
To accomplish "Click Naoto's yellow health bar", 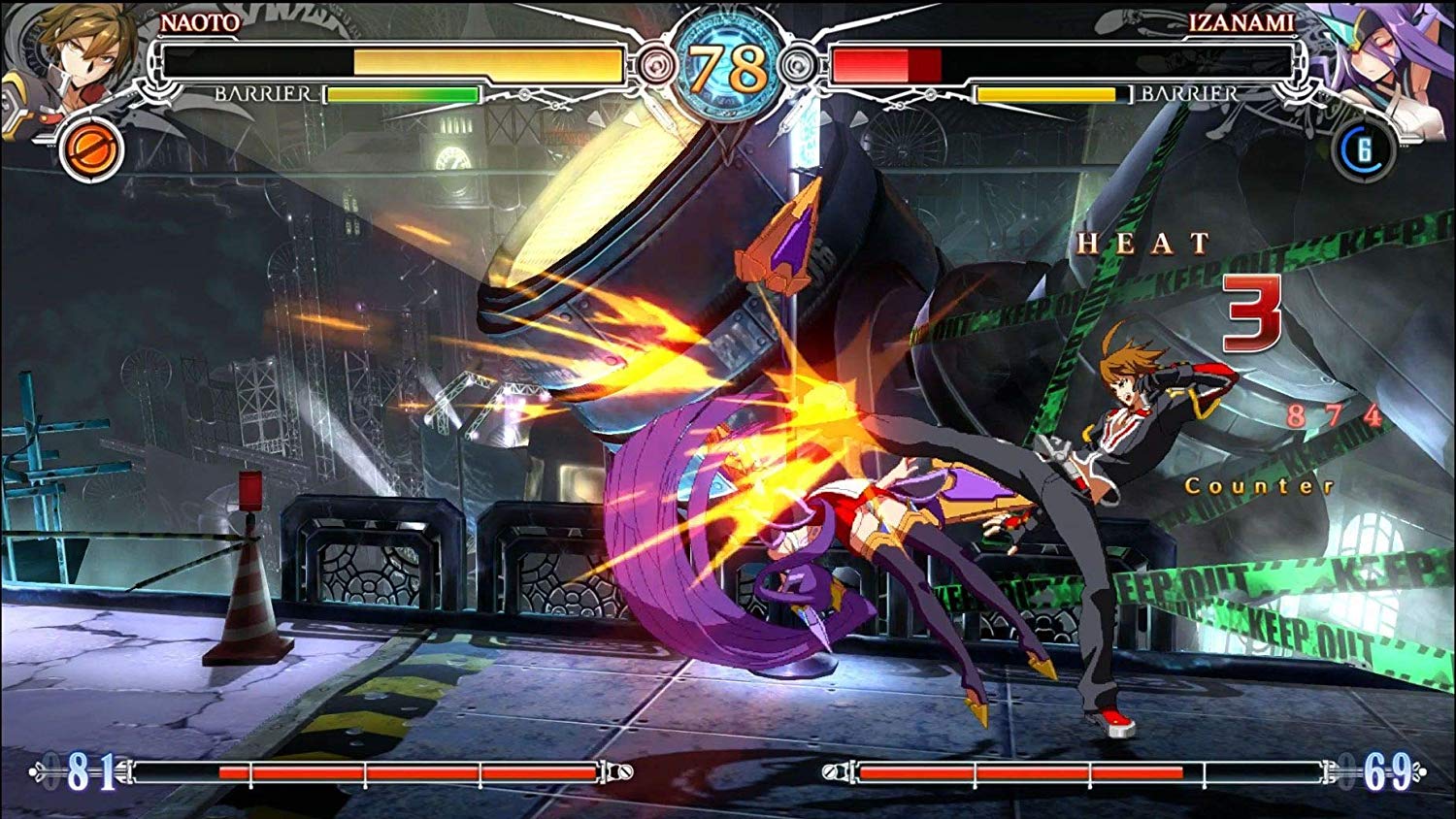I will 485,61.
